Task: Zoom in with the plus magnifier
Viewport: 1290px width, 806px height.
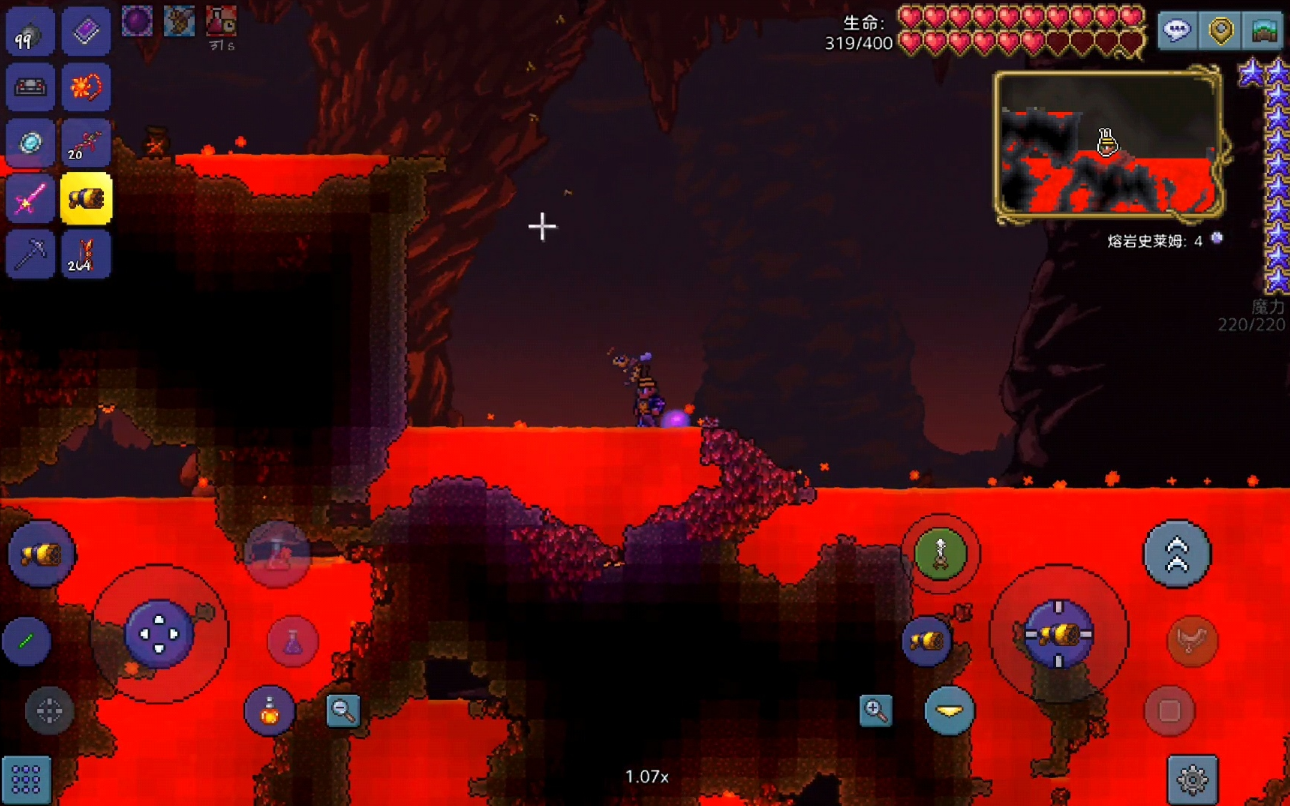Action: [876, 711]
